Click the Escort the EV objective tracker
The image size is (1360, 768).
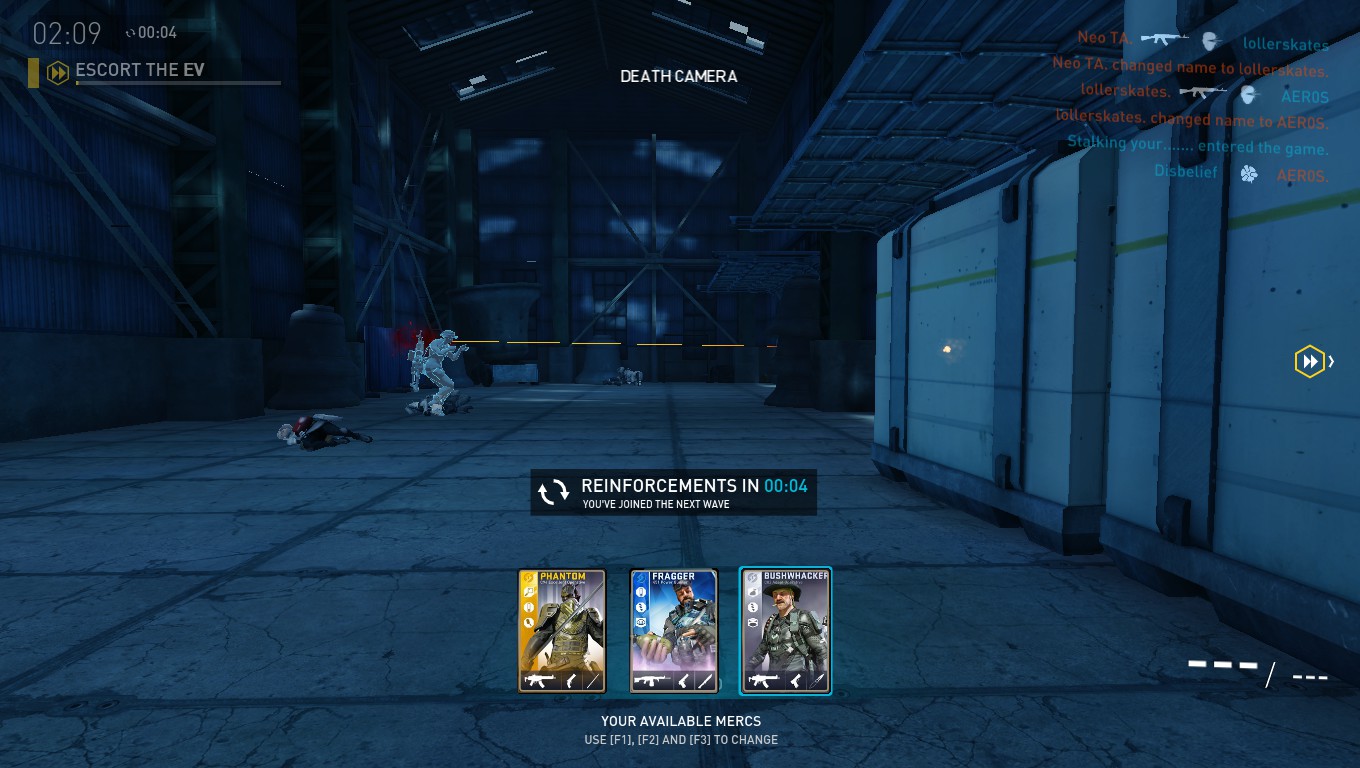coord(140,71)
